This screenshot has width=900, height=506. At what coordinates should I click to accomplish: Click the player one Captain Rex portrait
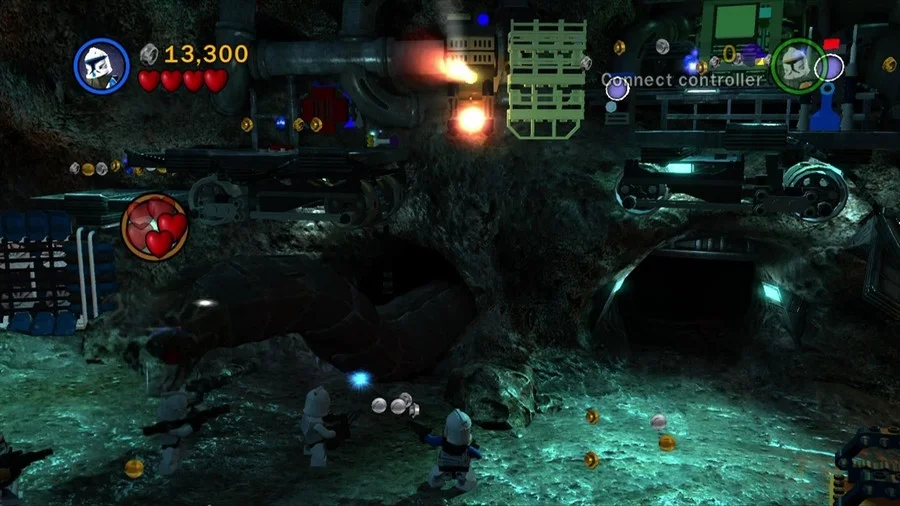click(x=102, y=67)
